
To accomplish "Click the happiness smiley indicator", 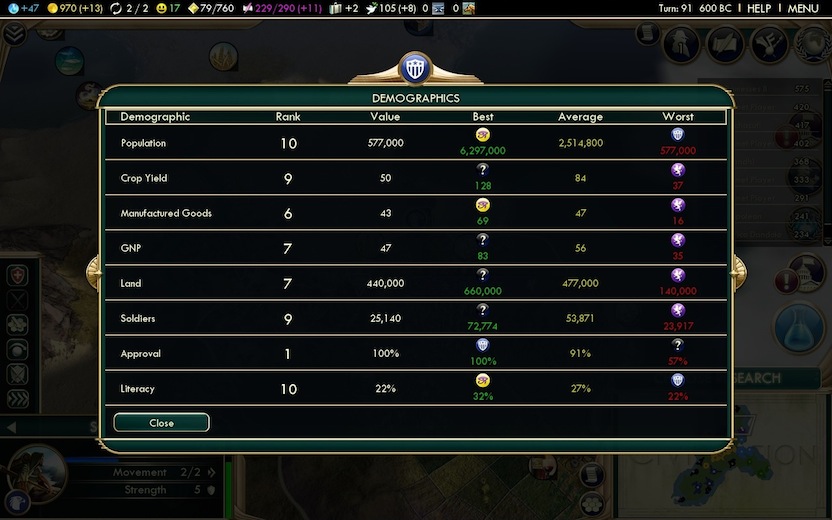I will point(166,8).
